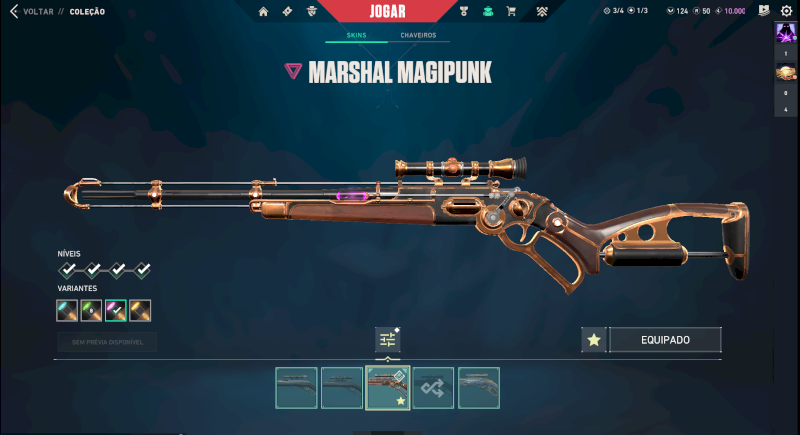The image size is (800, 435).
Task: Open the skin filter sliders button
Action: tap(388, 340)
